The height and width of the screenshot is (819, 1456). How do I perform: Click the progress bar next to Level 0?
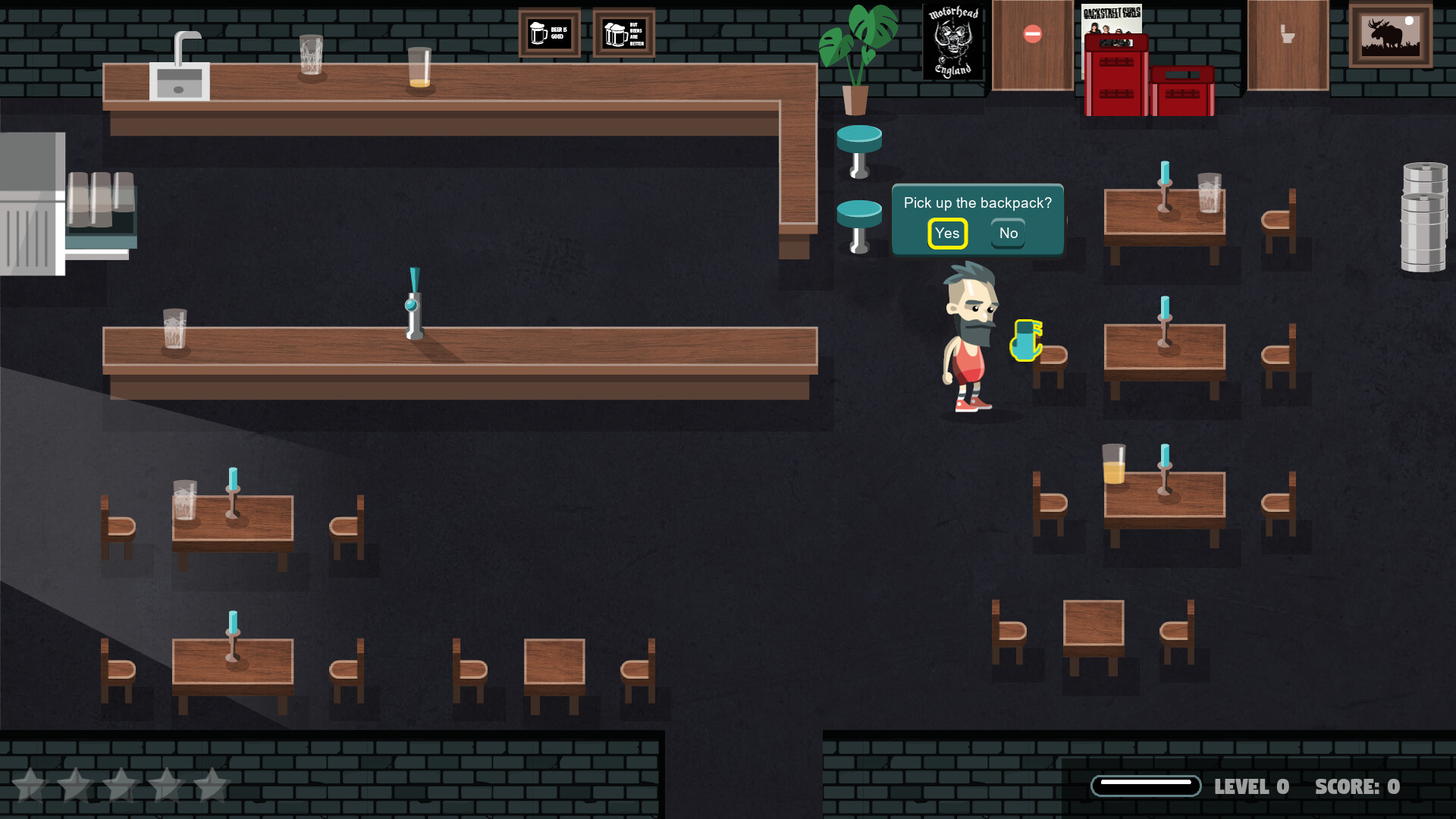tap(1146, 787)
